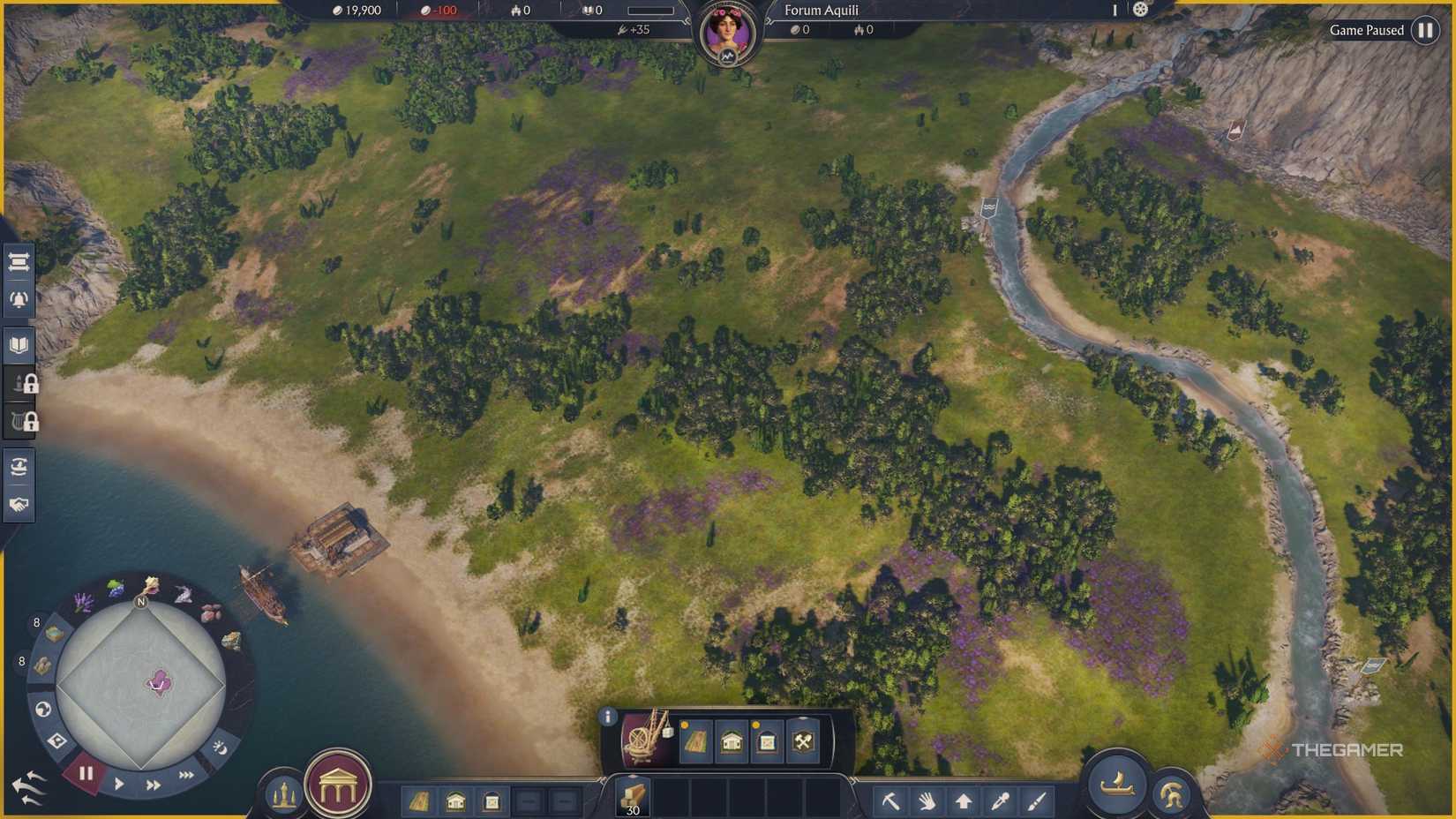Image resolution: width=1456 pixels, height=819 pixels.
Task: Toggle Game Paused with the top-right pause button
Action: (x=1426, y=30)
